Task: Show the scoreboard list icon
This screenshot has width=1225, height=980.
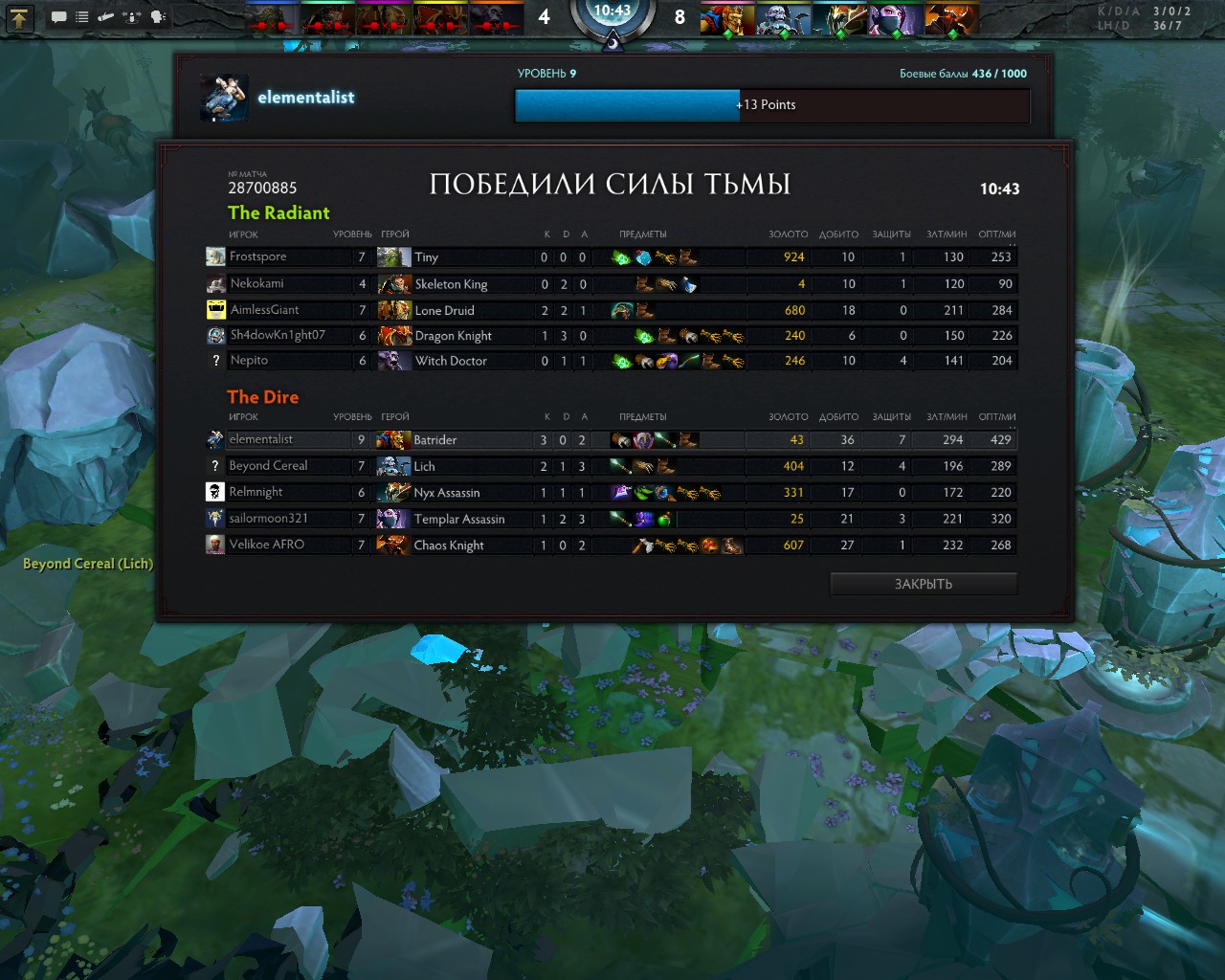Action: click(82, 17)
